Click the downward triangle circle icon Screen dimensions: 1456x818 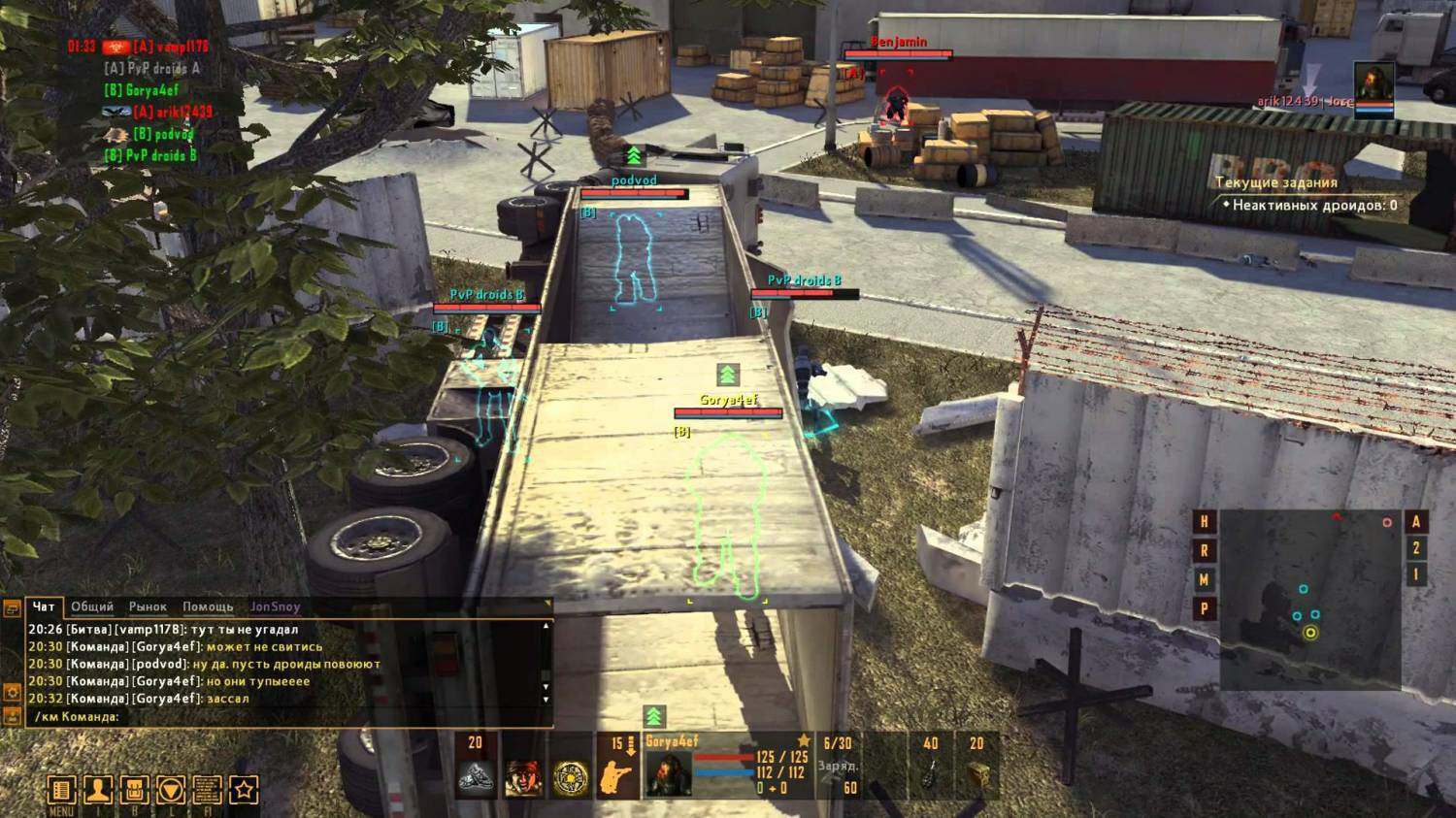[x=171, y=790]
